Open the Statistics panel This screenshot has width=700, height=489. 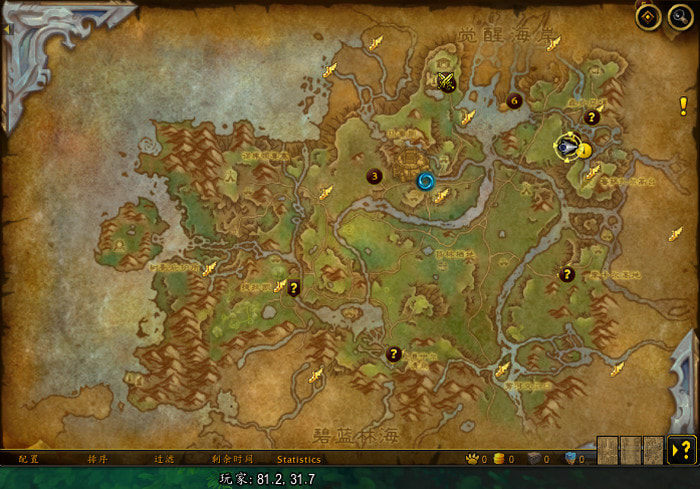[298, 459]
